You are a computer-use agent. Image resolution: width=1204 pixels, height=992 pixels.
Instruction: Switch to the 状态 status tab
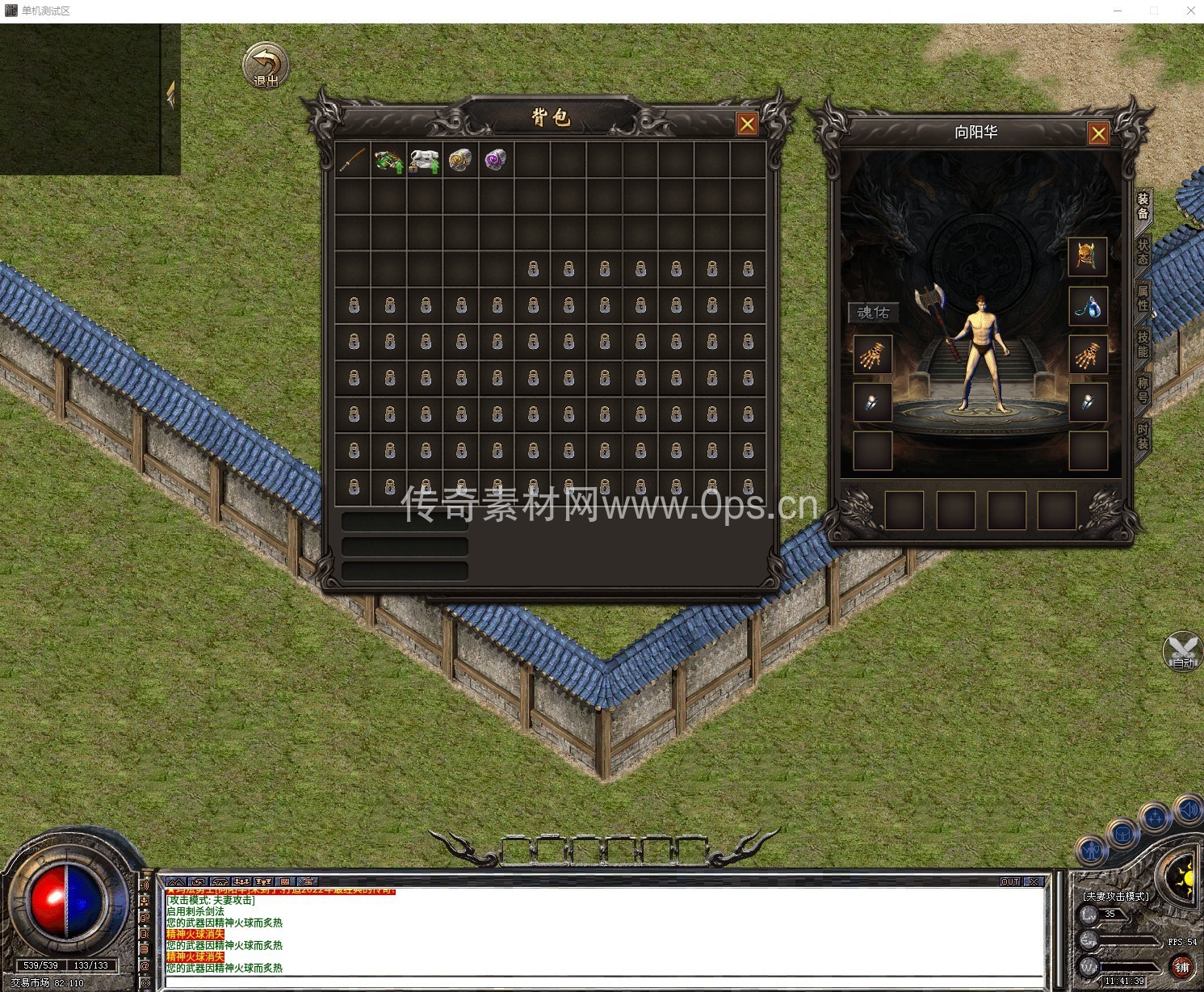coord(1143,252)
